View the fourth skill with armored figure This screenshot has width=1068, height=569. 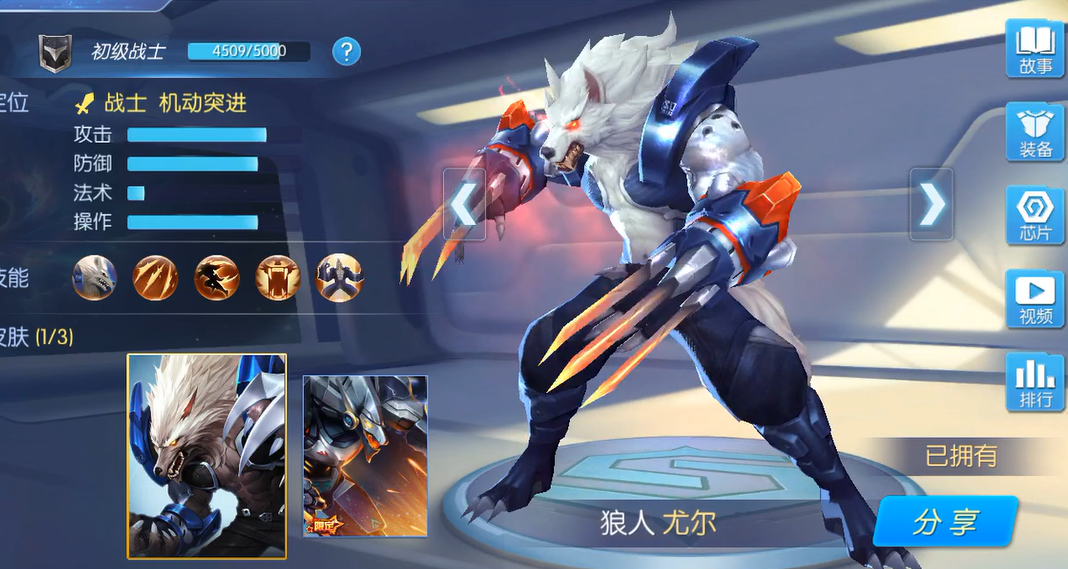click(x=278, y=277)
